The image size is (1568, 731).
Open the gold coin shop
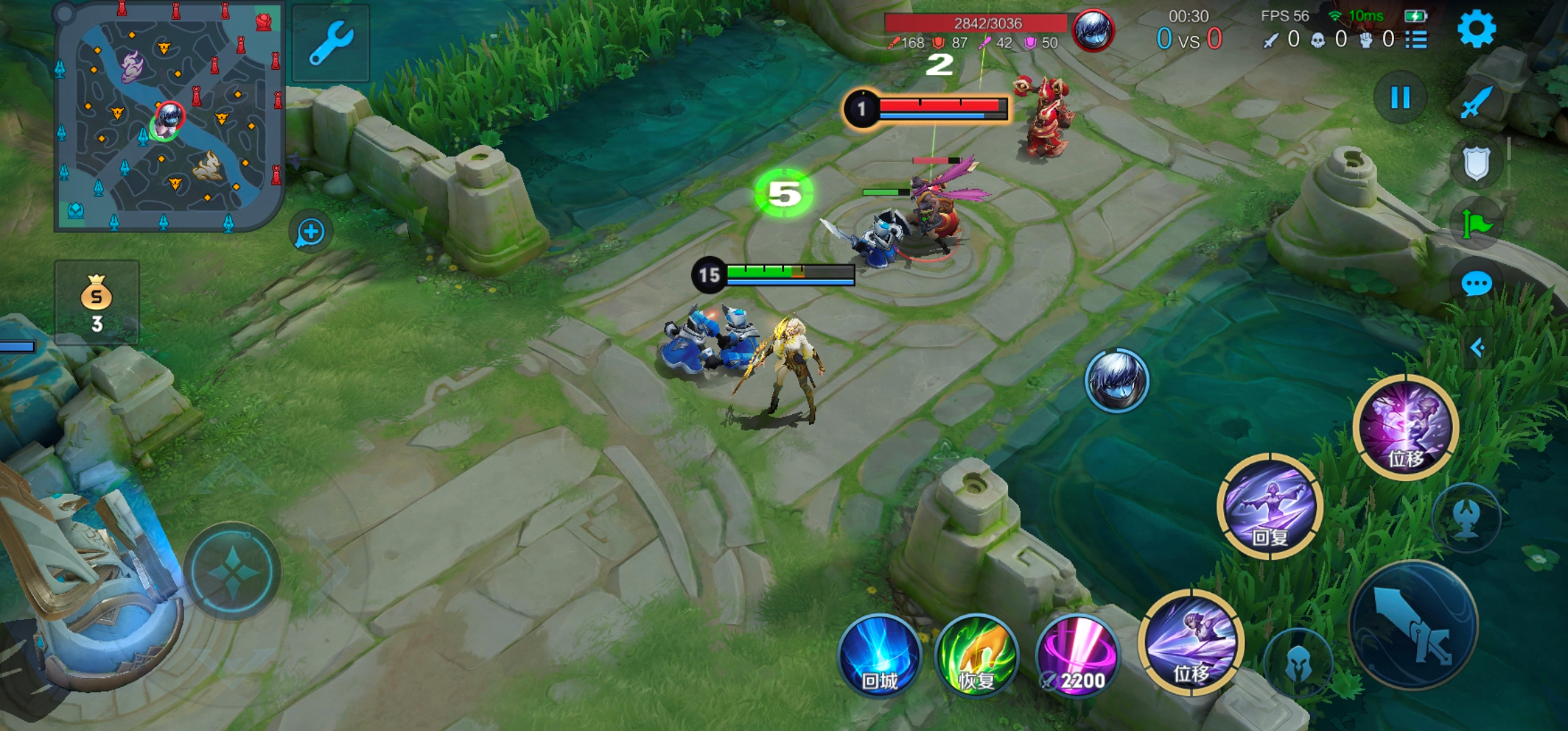(97, 302)
